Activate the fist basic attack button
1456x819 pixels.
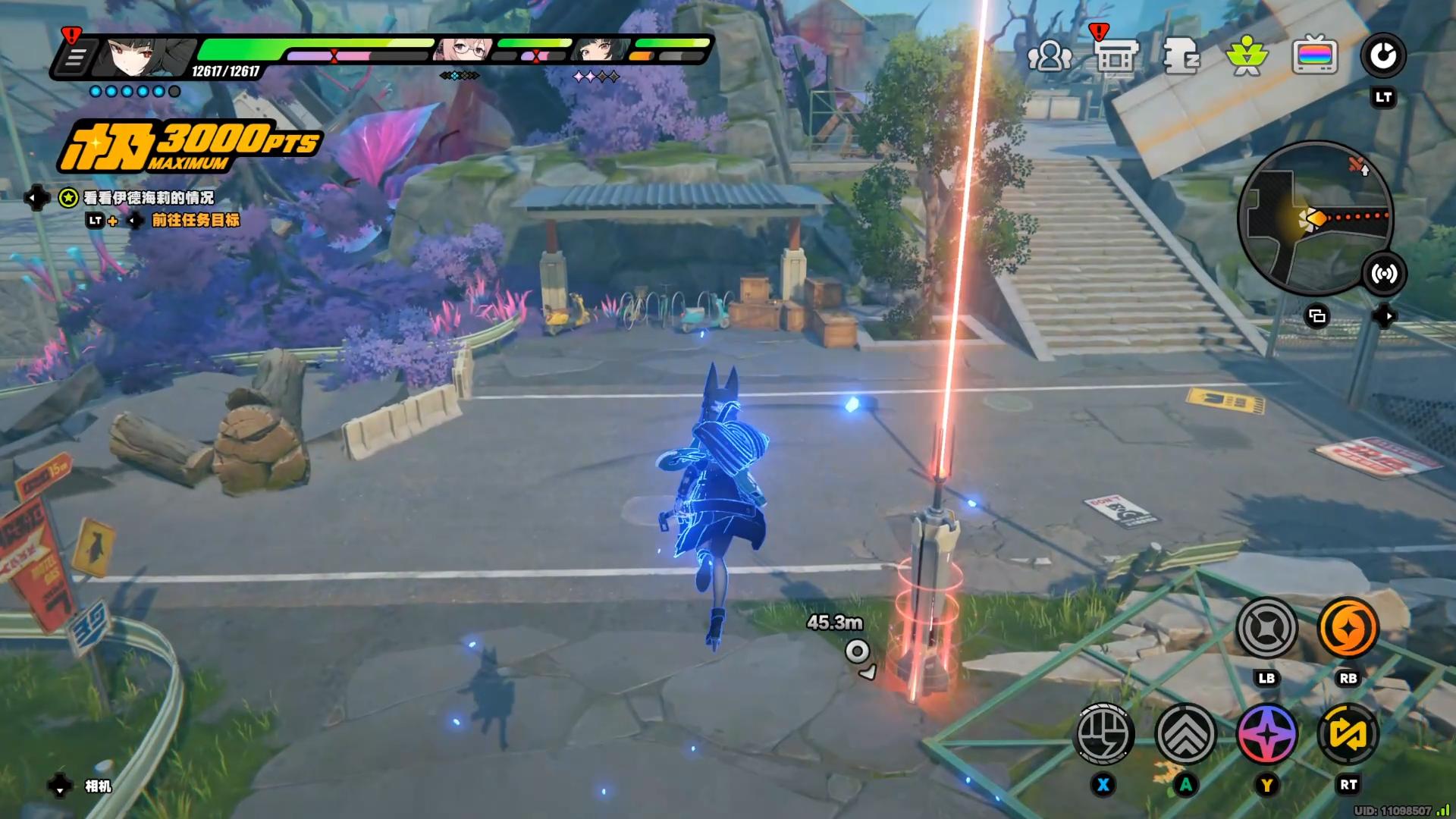point(1105,734)
